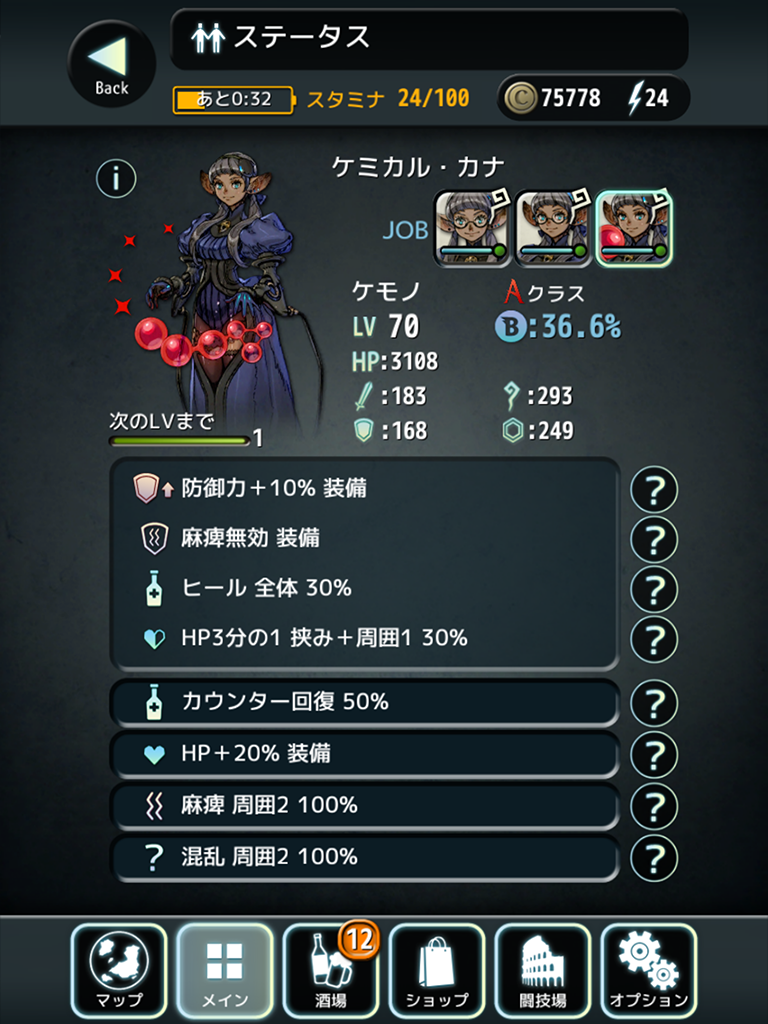The height and width of the screenshot is (1024, 768).
Task: Switch to the メイン main menu
Action: pyautogui.click(x=225, y=970)
